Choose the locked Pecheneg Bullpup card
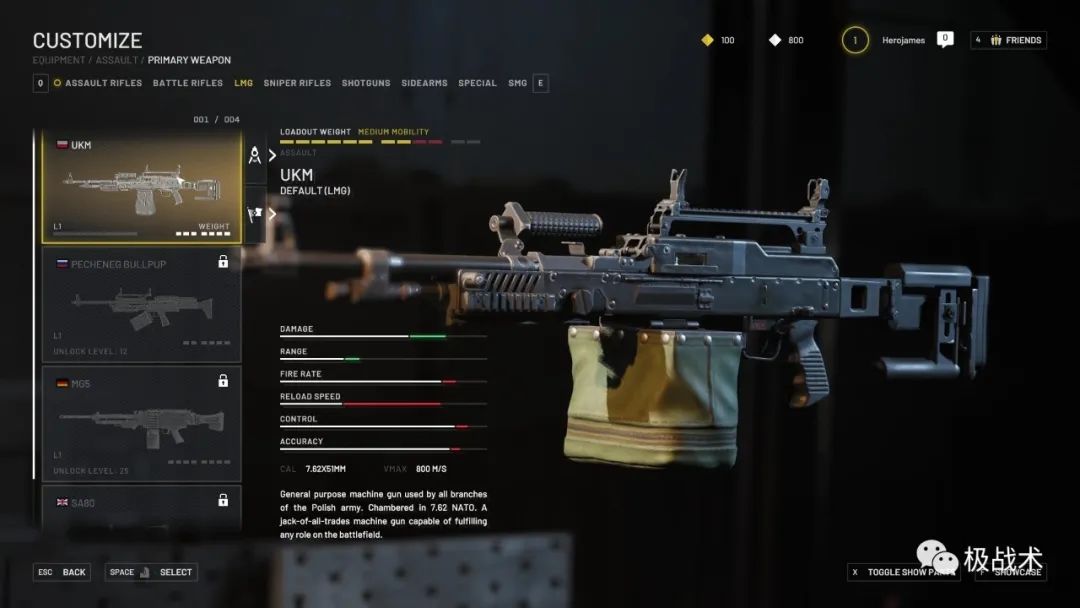This screenshot has height=608, width=1080. tap(141, 305)
